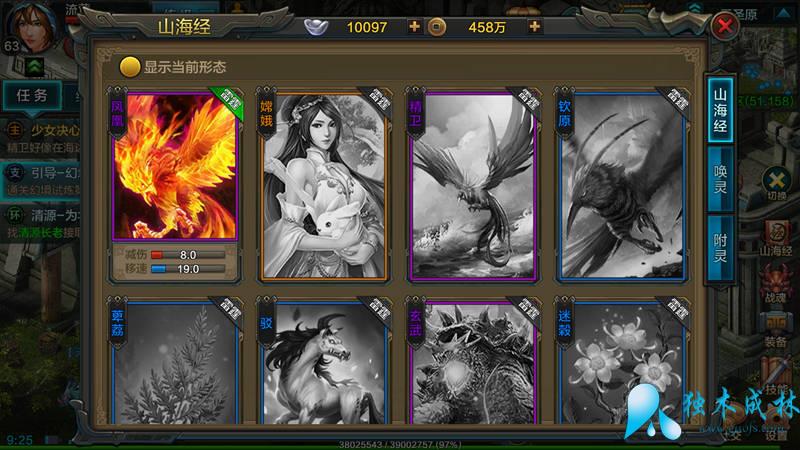
Task: Add more silver ingot currency
Action: (x=415, y=27)
